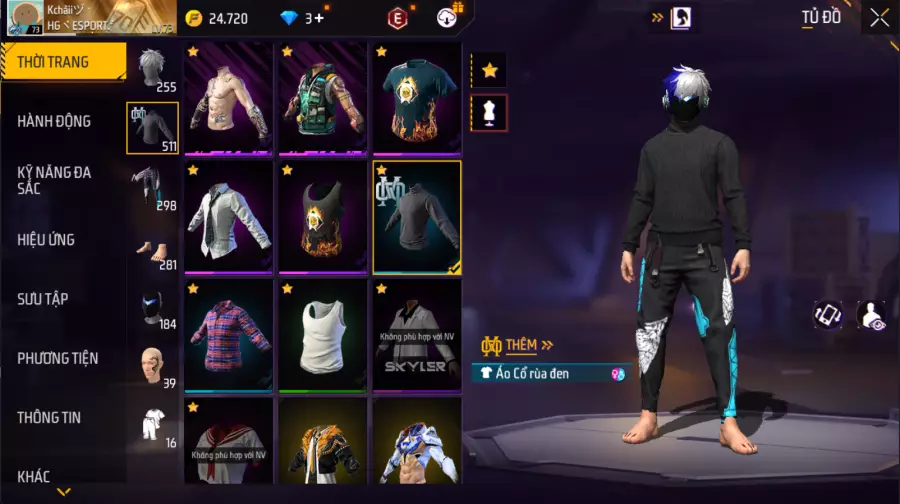900x504 pixels.
Task: Go to the Sưu Tập tab
Action: (x=43, y=299)
